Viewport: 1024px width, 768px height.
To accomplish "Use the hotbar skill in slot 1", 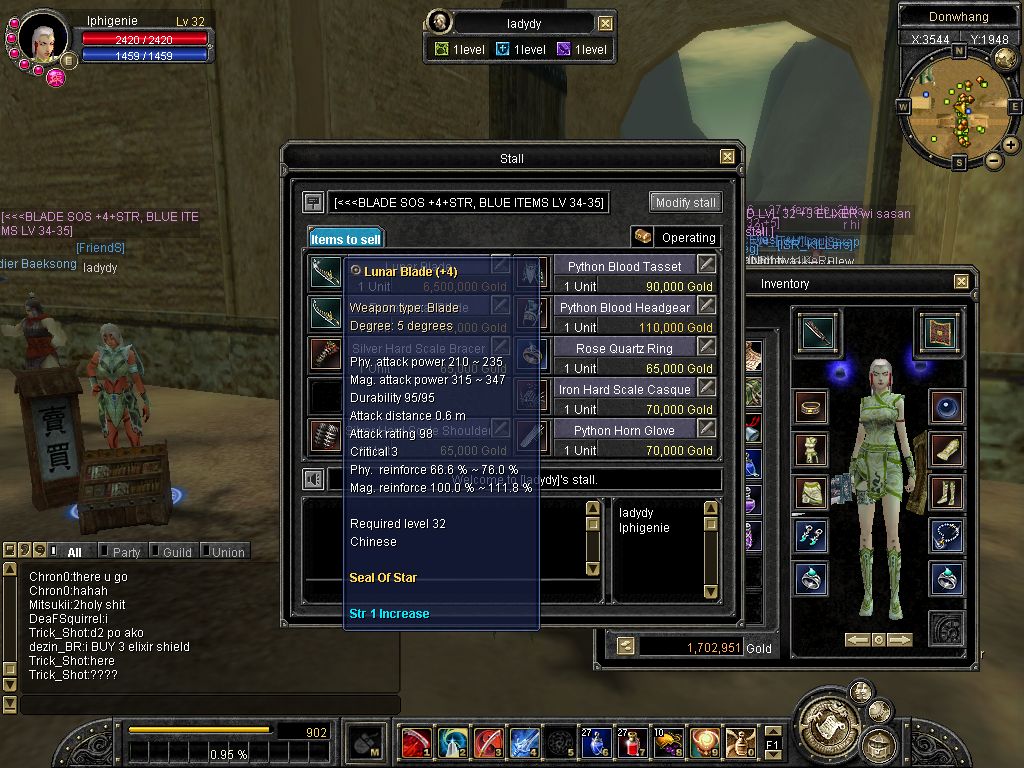I will [415, 743].
